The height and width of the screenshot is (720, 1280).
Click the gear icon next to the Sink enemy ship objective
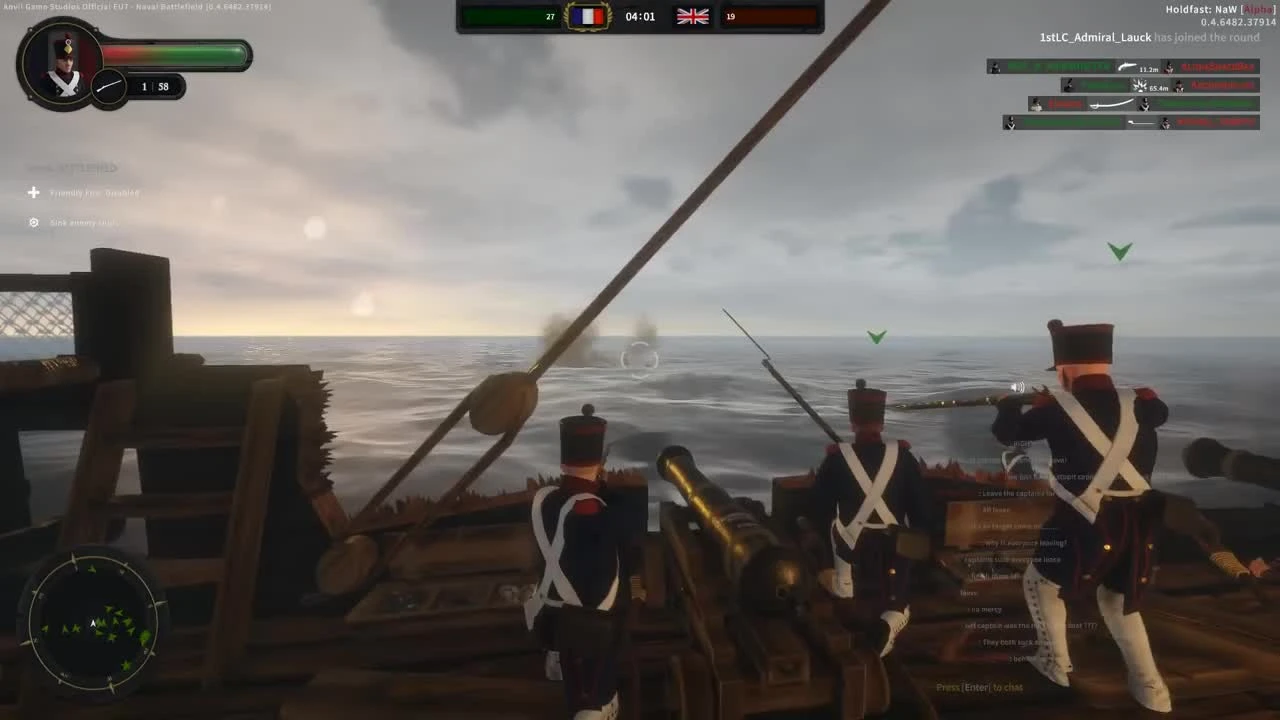pos(33,222)
